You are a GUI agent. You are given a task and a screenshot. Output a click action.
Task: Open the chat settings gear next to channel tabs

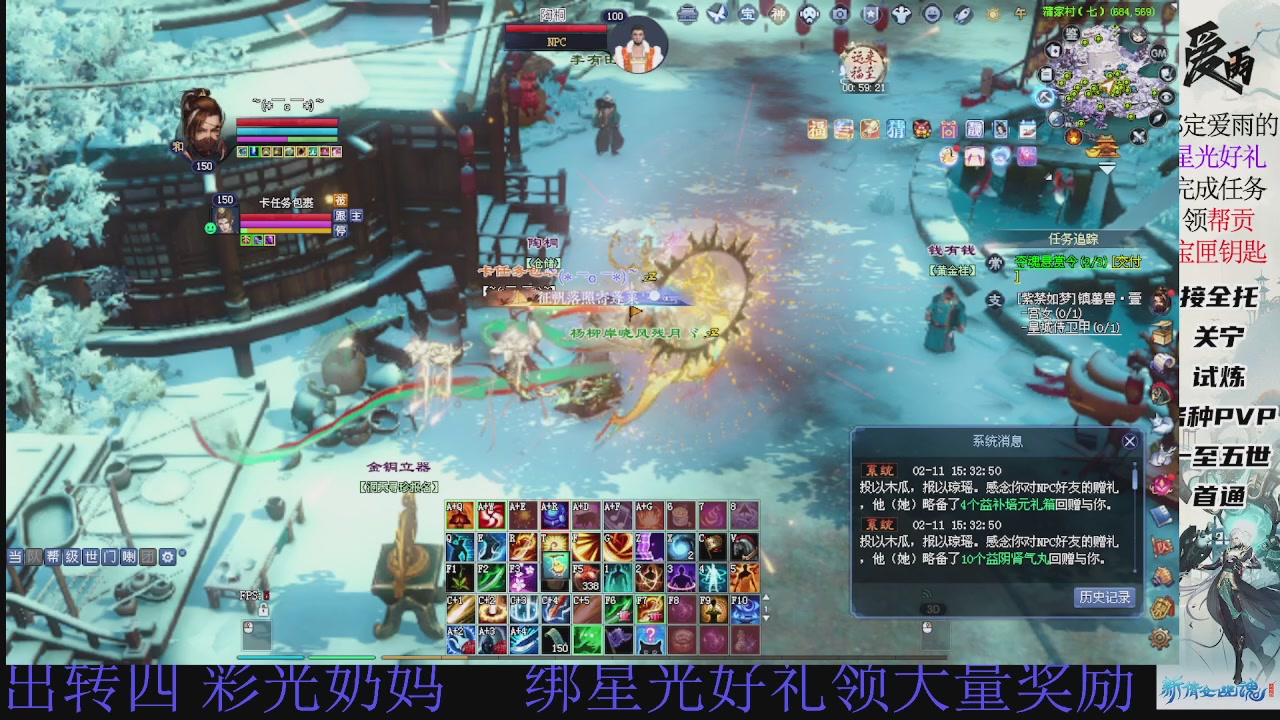coord(168,558)
